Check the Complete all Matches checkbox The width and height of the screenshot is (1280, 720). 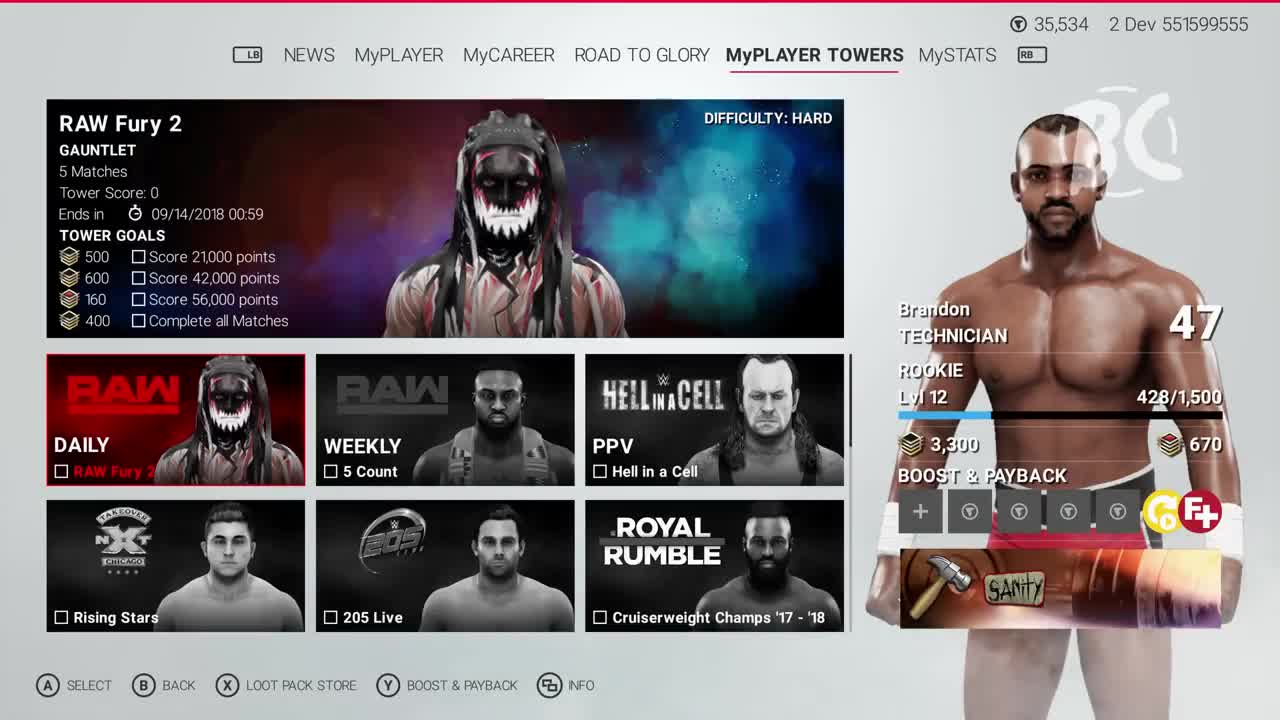tap(138, 321)
